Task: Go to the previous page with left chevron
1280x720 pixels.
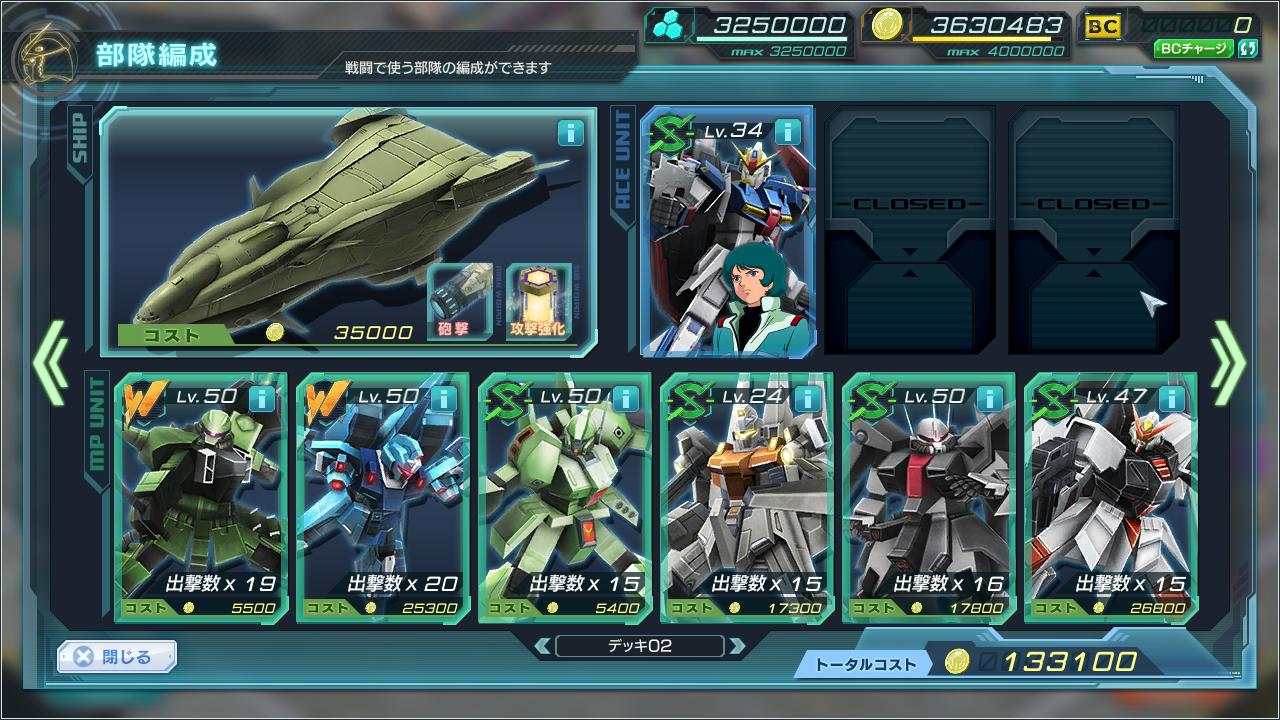Action: 50,361
